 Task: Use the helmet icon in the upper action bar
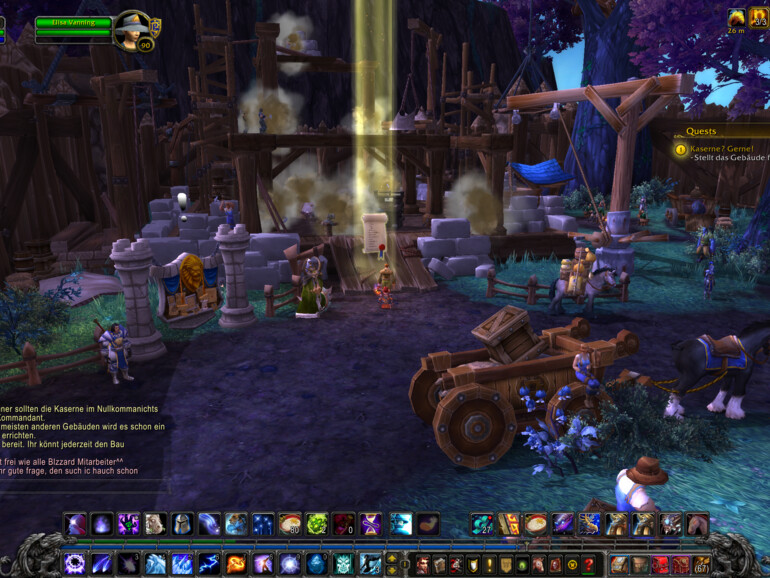(182, 524)
